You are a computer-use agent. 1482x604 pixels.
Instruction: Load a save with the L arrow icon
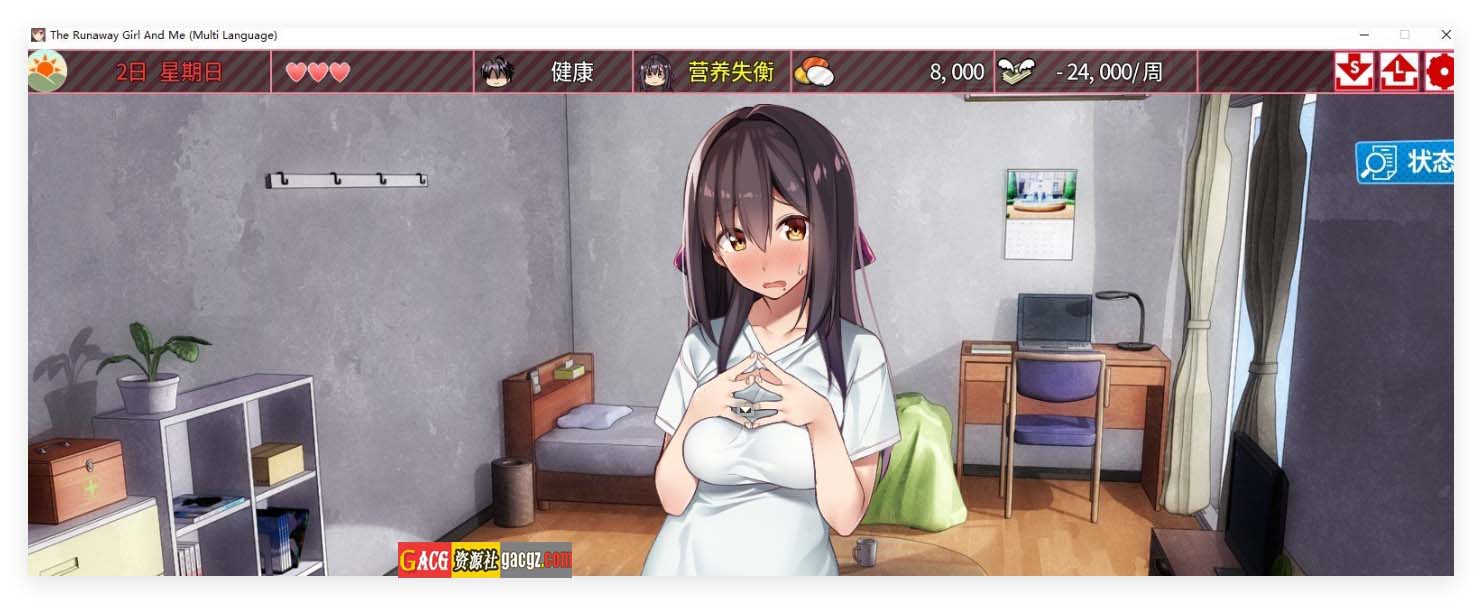1399,72
